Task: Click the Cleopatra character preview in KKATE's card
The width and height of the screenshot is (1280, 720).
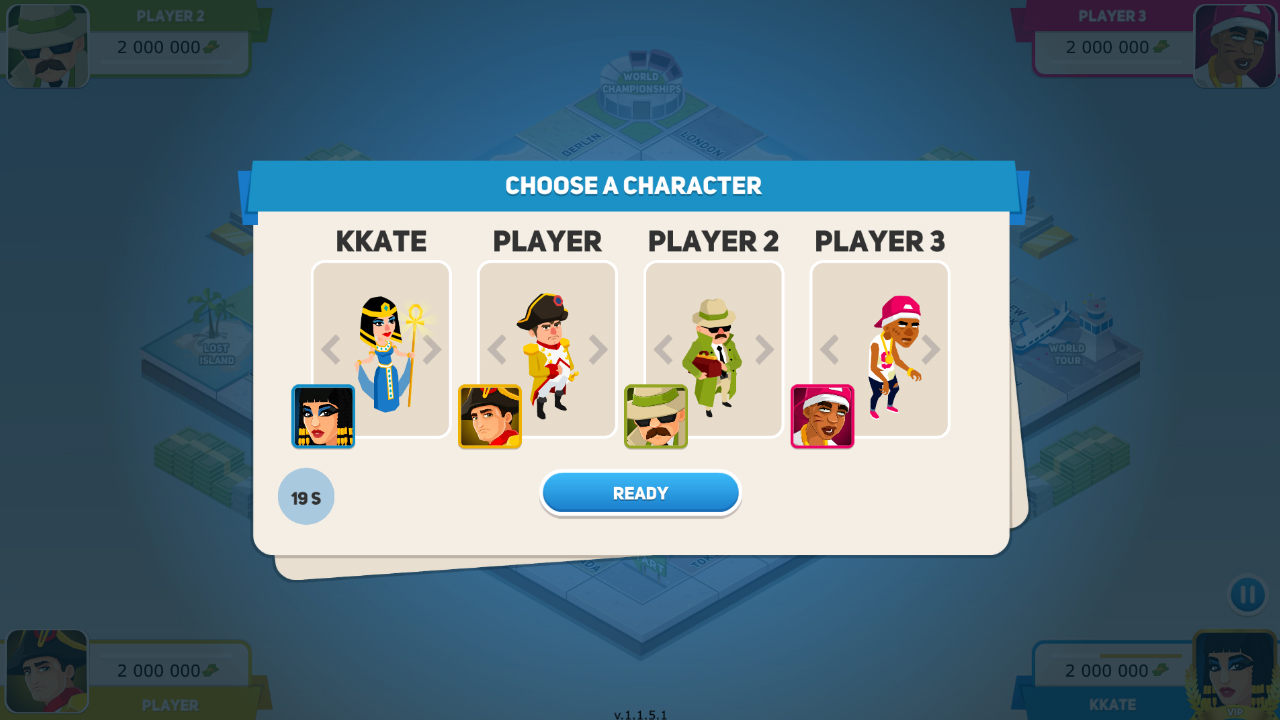Action: 382,350
